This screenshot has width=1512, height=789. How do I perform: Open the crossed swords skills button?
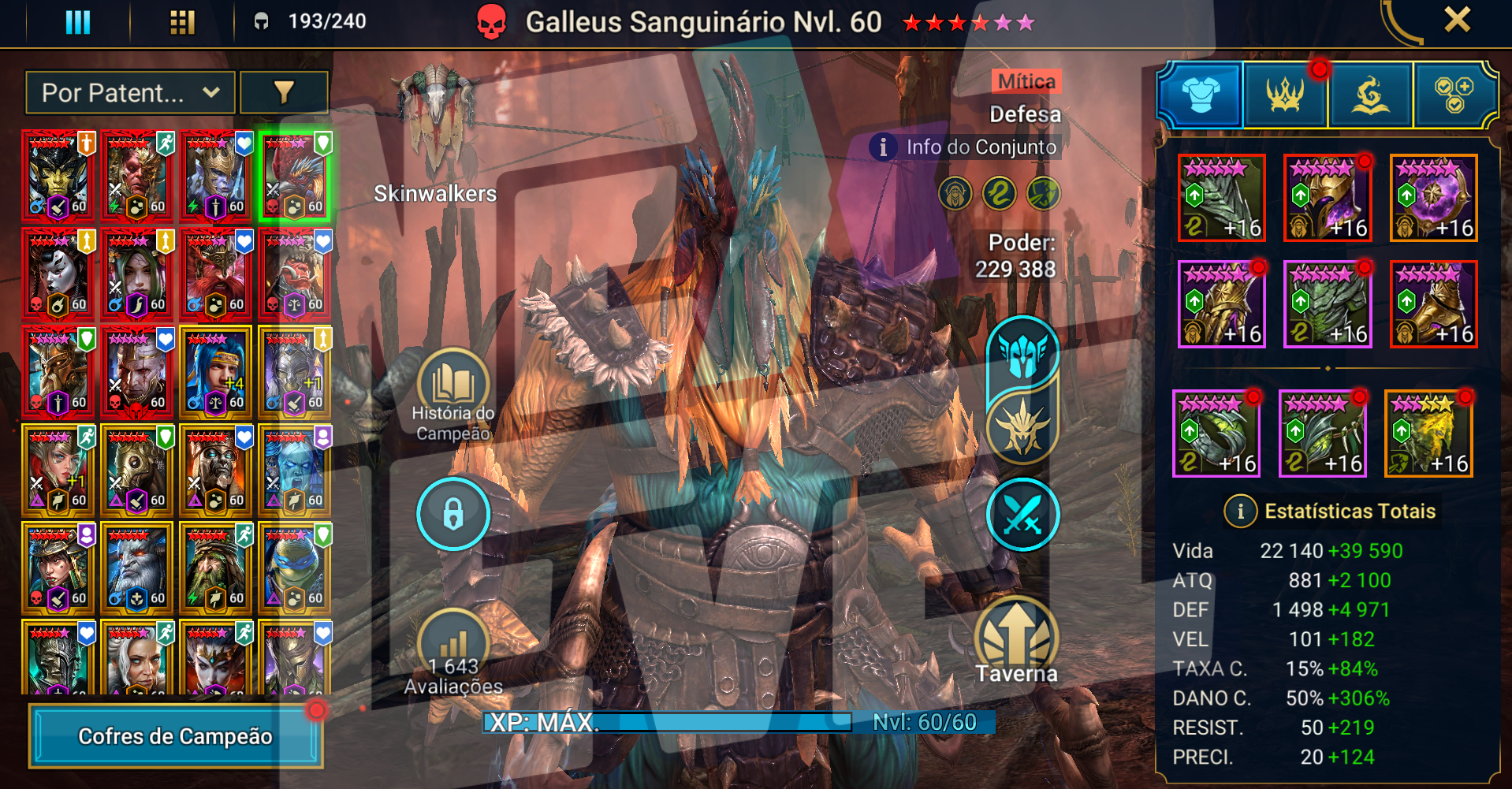pyautogui.click(x=1022, y=514)
